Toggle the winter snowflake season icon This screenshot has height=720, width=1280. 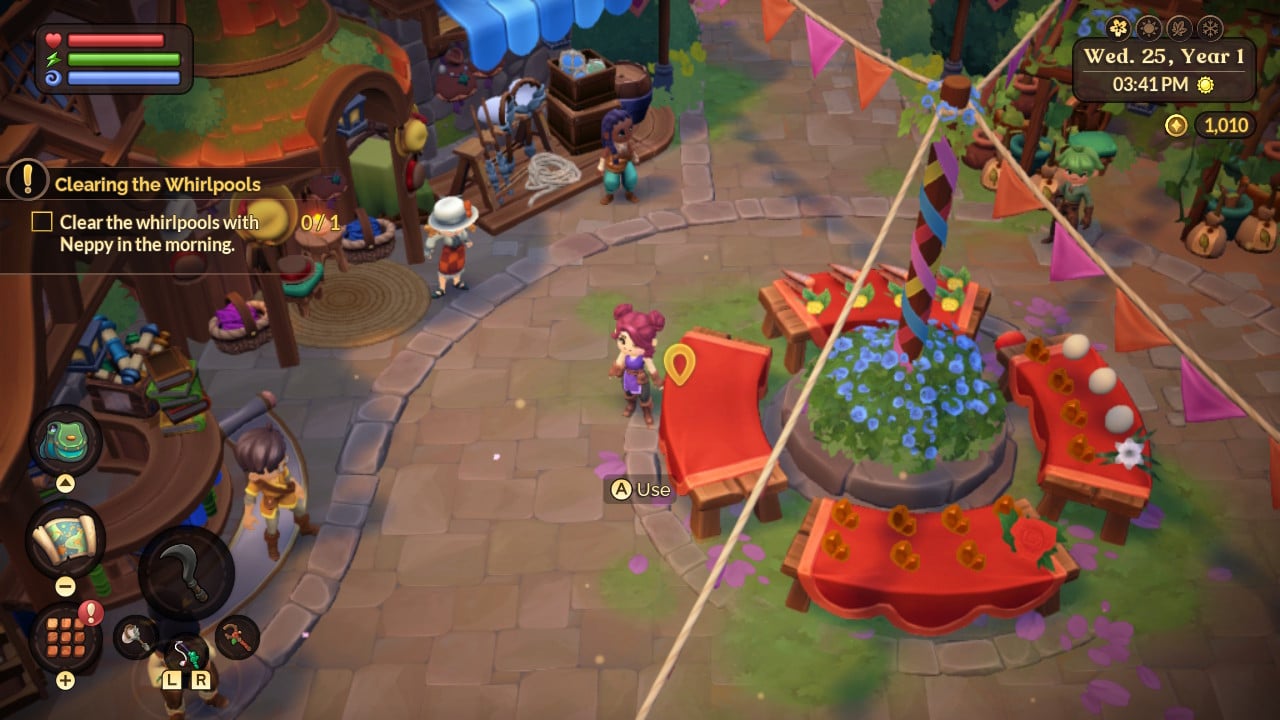pos(1209,28)
